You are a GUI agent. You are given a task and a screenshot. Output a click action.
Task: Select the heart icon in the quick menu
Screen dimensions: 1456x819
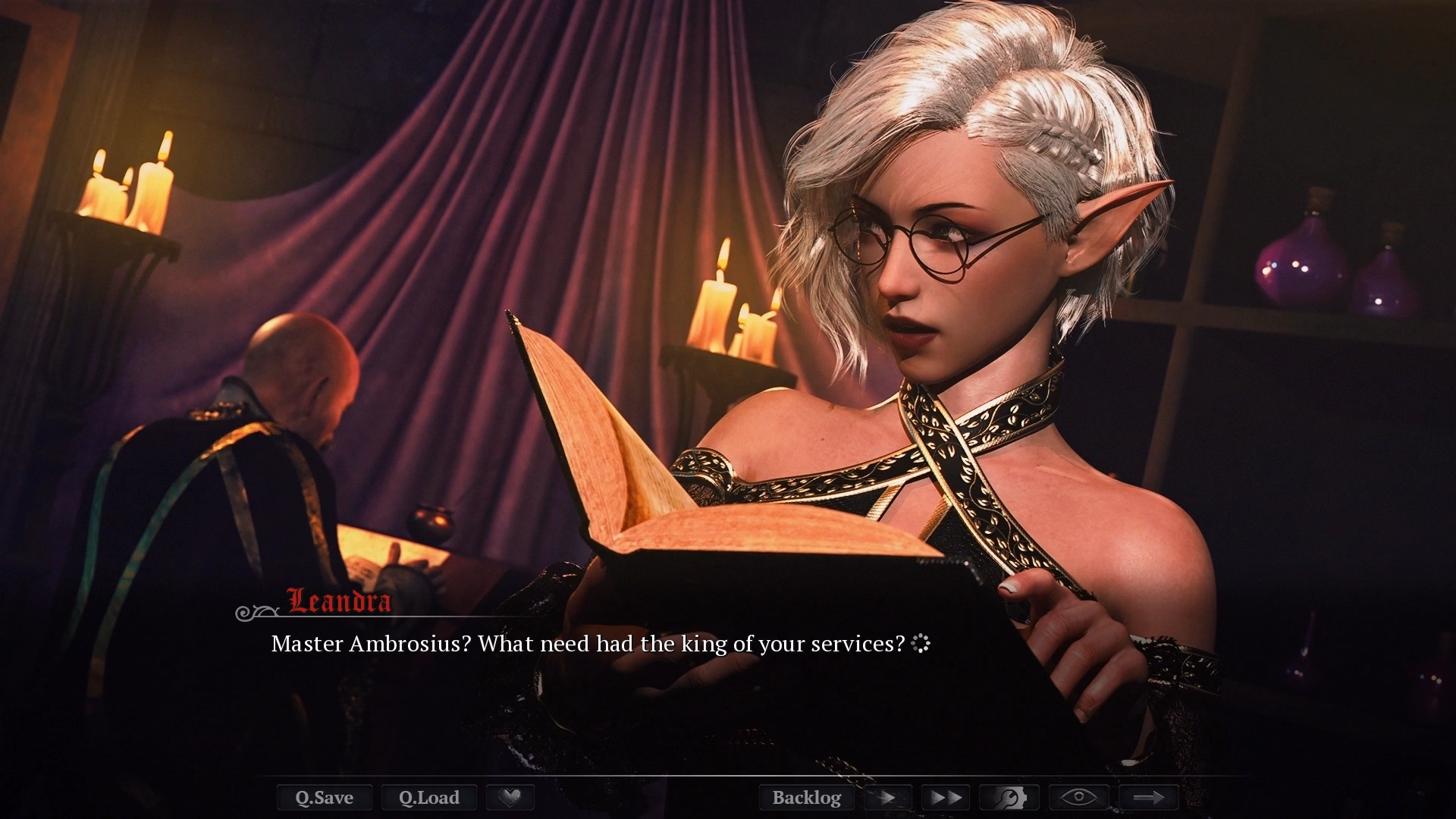[510, 797]
